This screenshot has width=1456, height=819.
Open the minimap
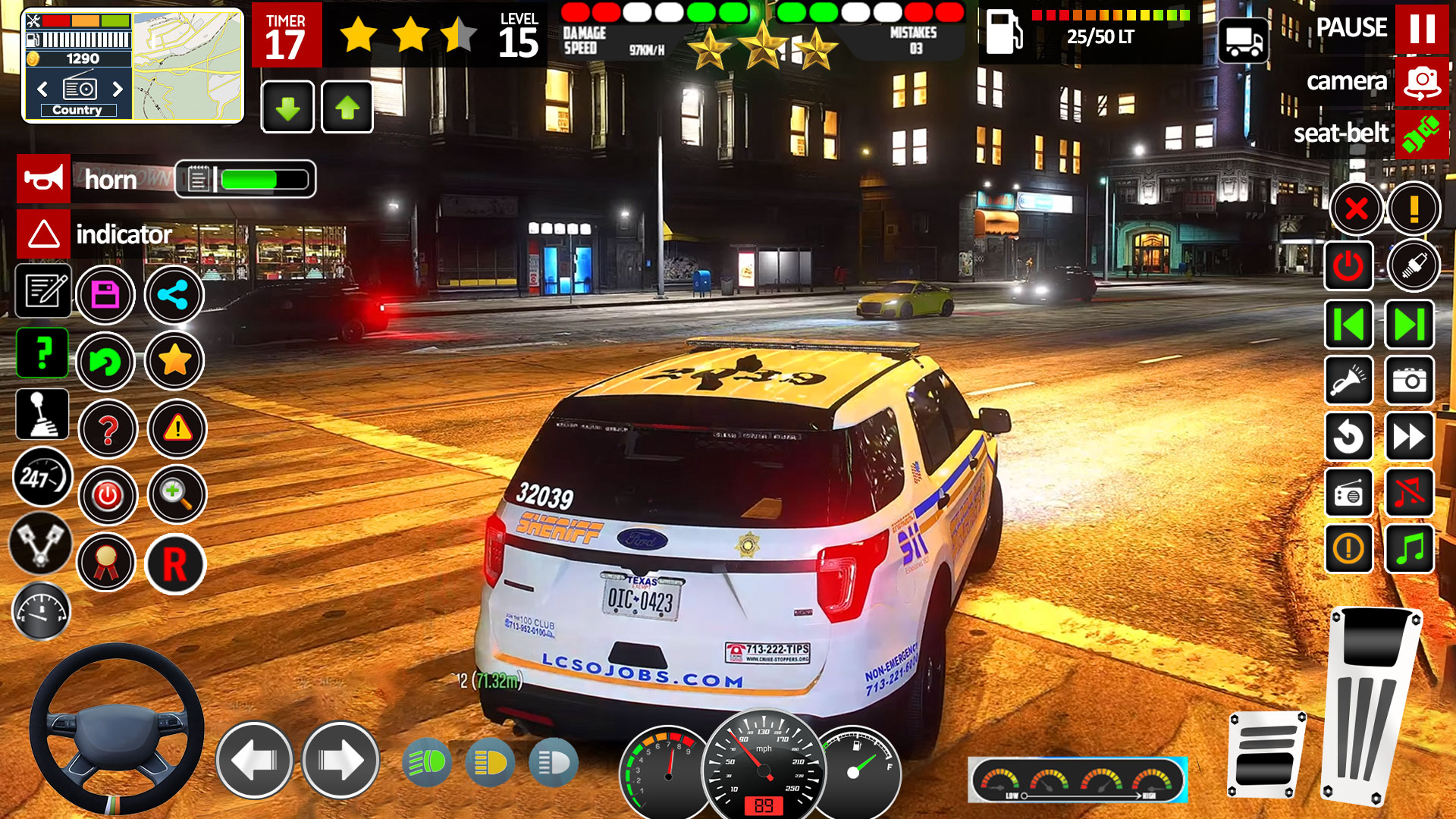tap(188, 66)
